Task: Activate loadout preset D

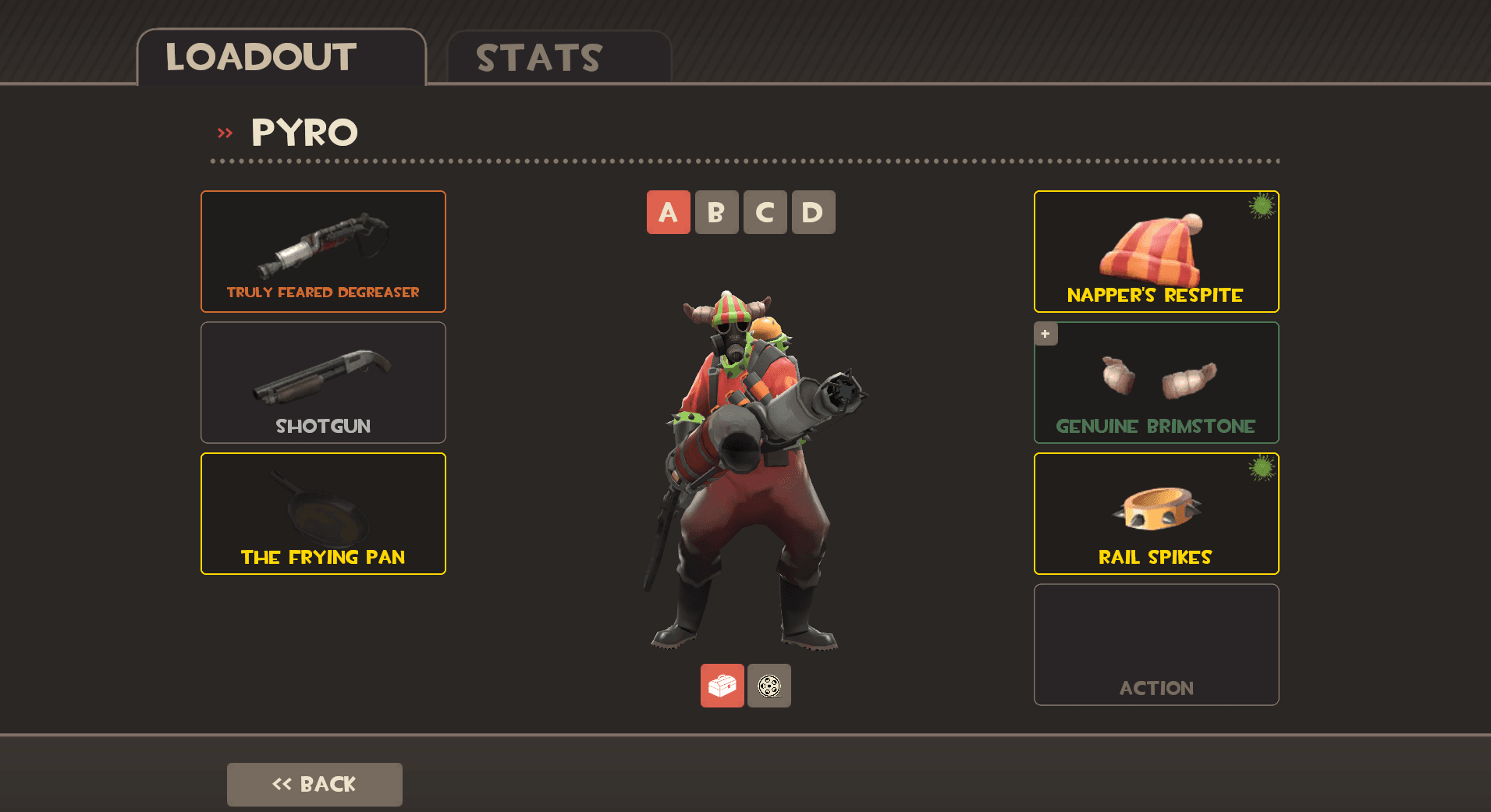Action: [x=813, y=212]
